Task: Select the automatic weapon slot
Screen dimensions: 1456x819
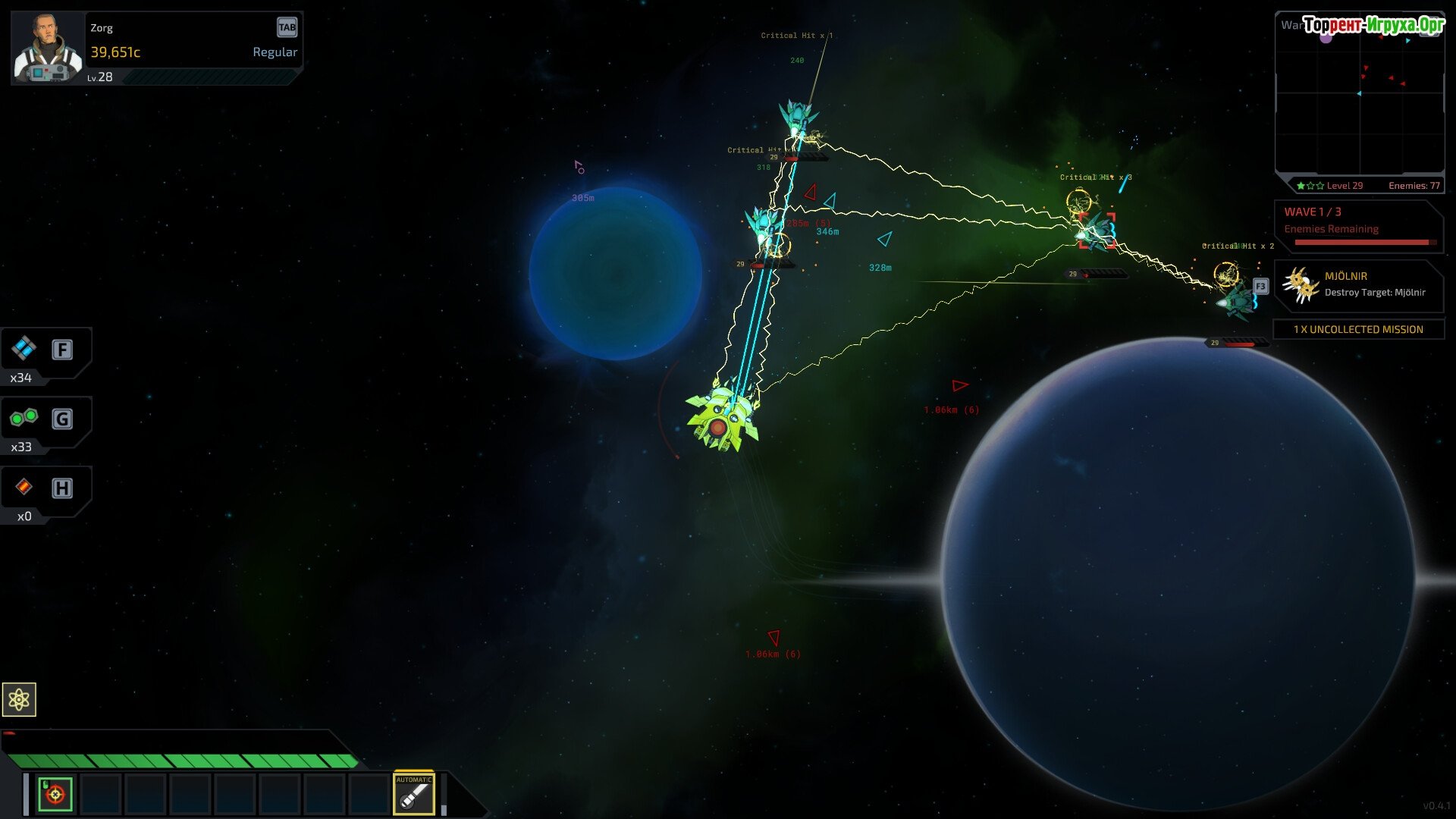Action: click(x=414, y=794)
